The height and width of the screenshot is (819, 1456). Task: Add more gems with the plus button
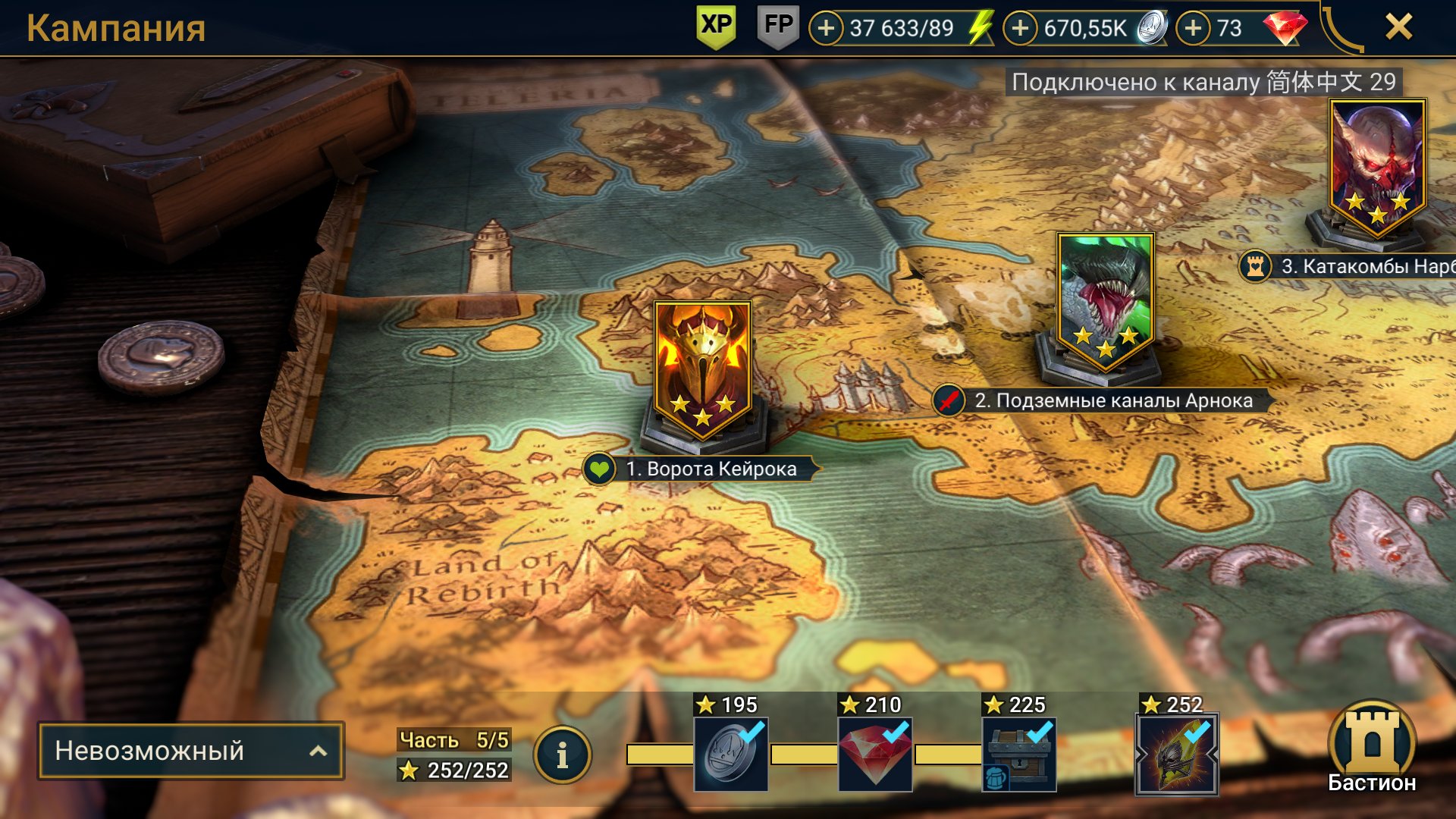click(x=1194, y=29)
